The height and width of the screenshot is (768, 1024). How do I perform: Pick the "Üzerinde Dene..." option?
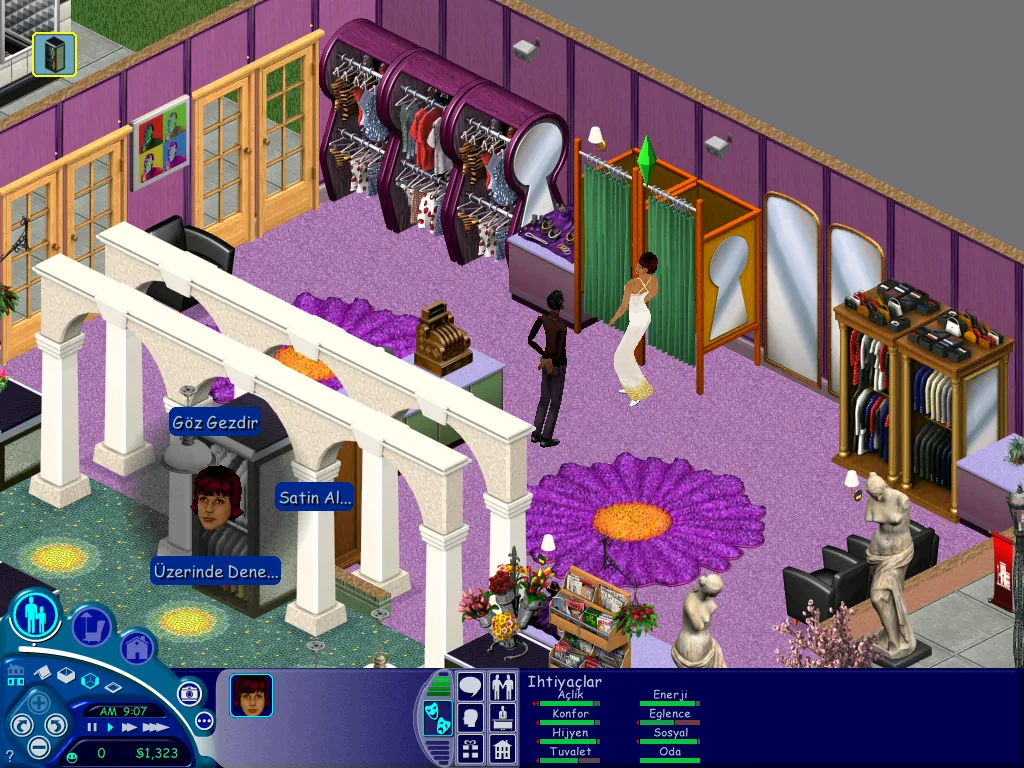215,572
